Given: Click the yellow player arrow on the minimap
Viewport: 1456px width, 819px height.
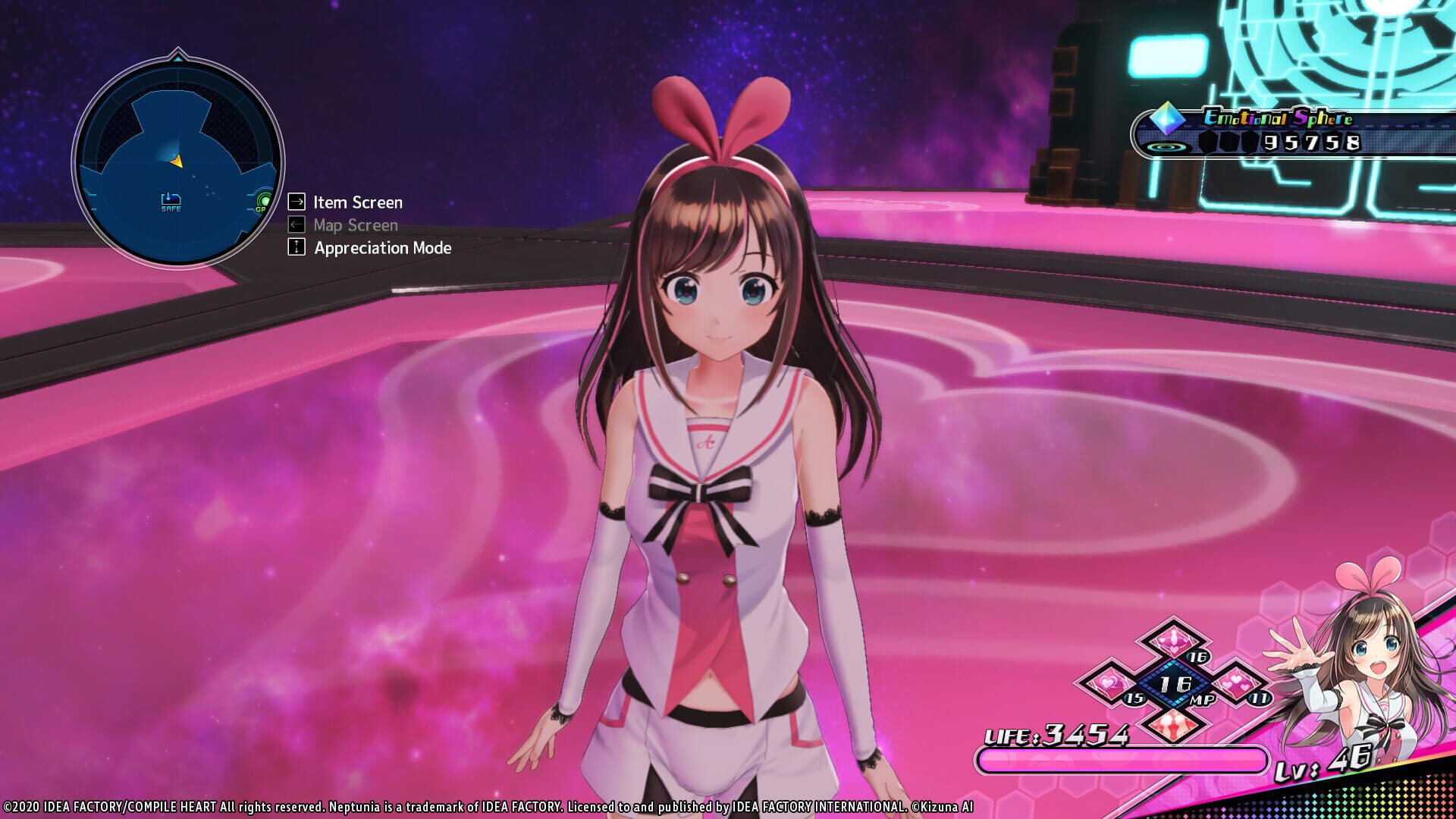Looking at the screenshot, I should pyautogui.click(x=177, y=162).
